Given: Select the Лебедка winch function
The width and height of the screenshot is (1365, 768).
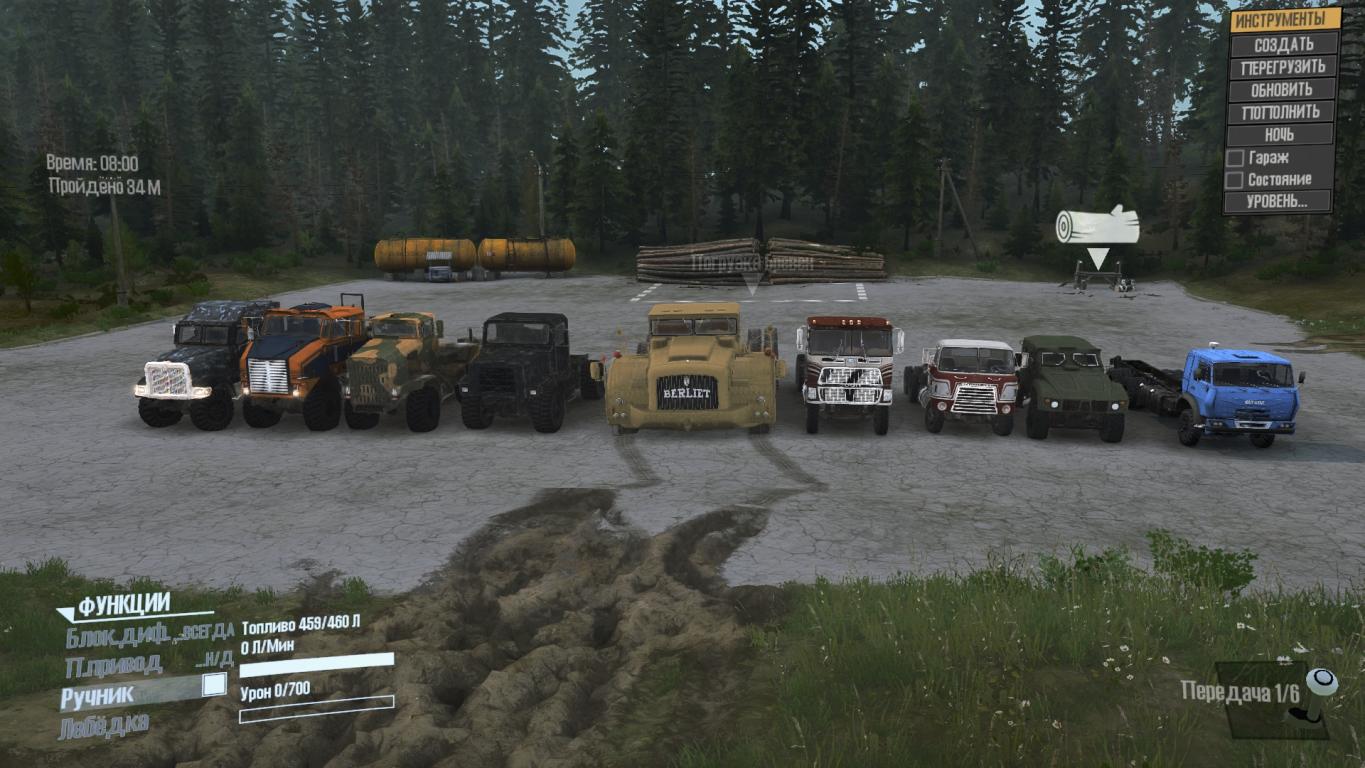Looking at the screenshot, I should [107, 727].
